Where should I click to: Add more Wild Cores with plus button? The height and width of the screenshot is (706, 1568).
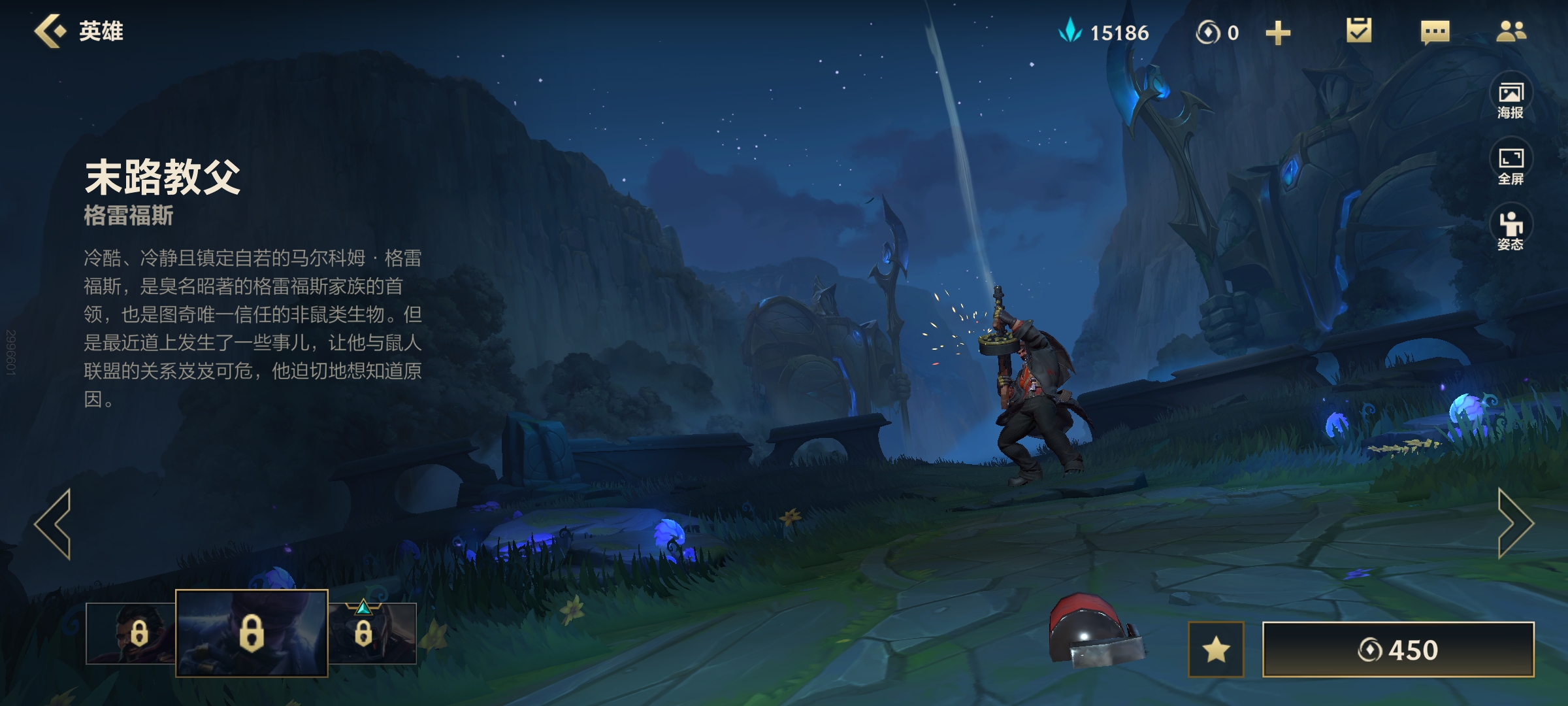point(1278,33)
